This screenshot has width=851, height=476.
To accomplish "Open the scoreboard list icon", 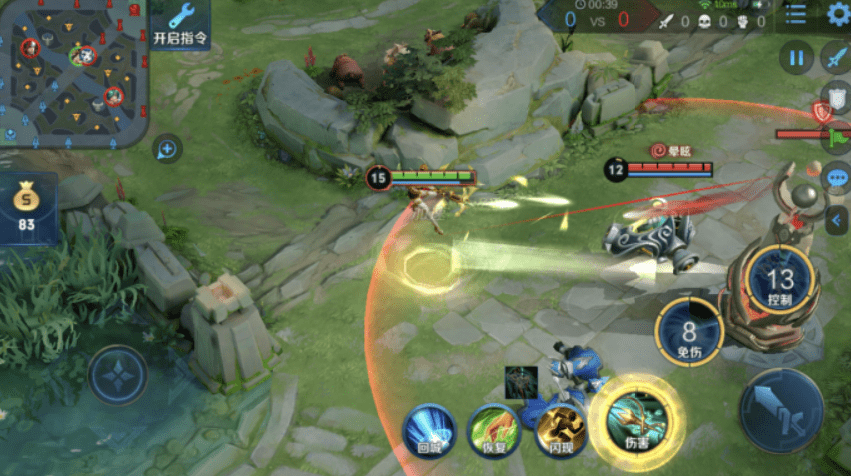I will pyautogui.click(x=795, y=14).
